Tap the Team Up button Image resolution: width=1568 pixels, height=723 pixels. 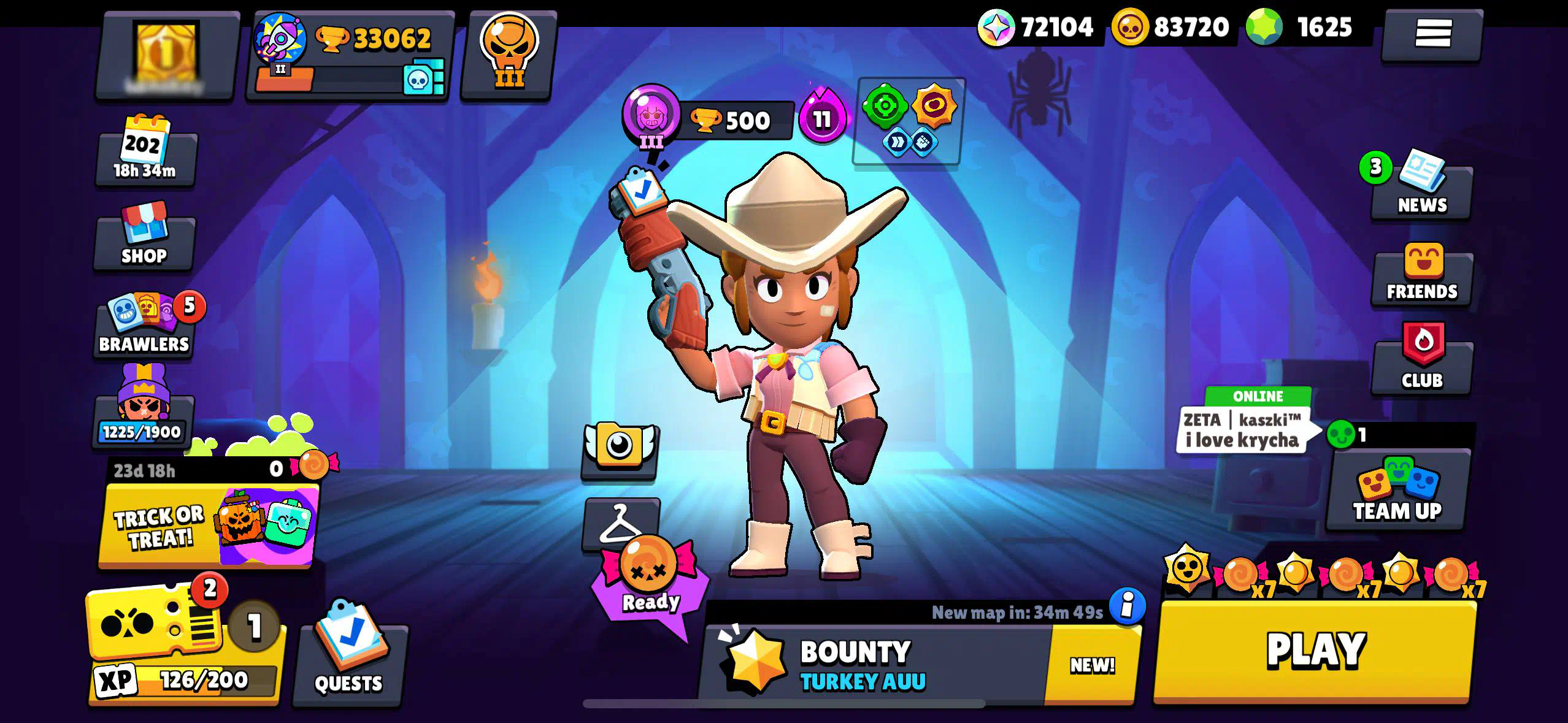(1397, 492)
